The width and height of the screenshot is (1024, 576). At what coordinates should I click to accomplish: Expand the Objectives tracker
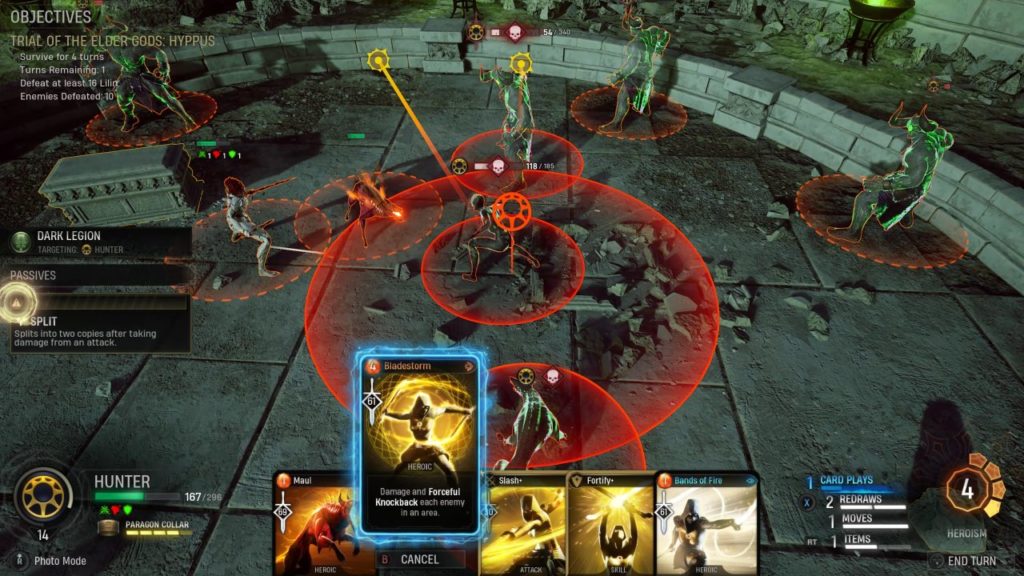click(x=51, y=16)
